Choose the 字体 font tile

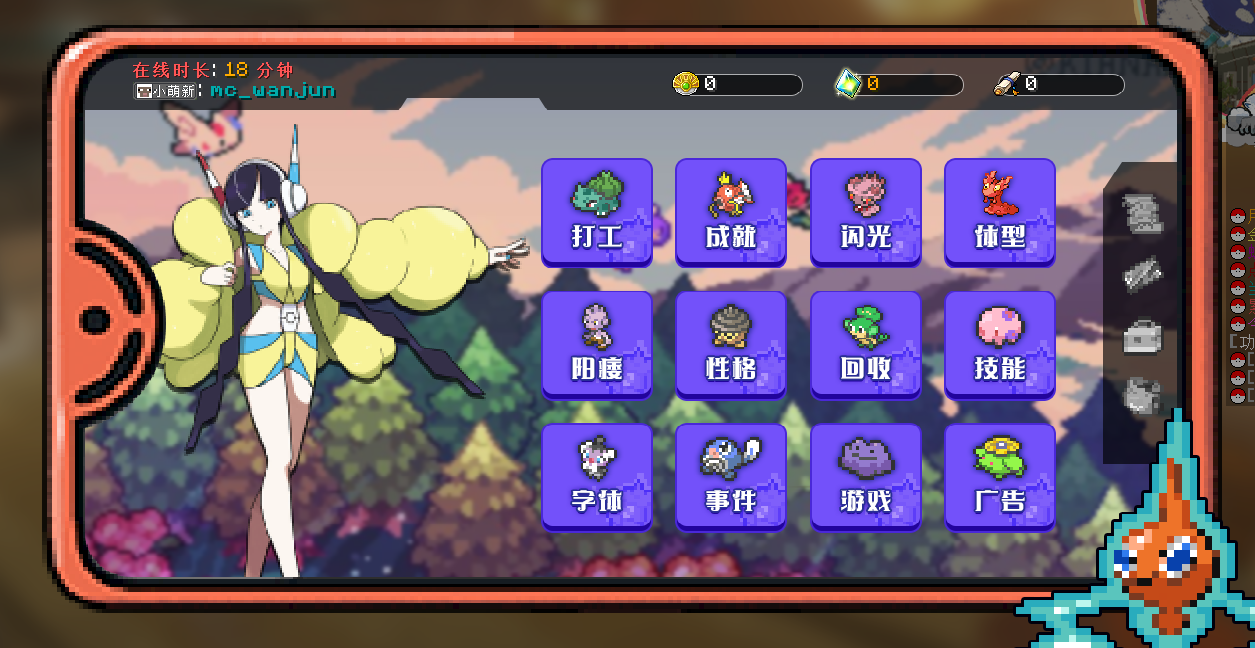pyautogui.click(x=597, y=477)
